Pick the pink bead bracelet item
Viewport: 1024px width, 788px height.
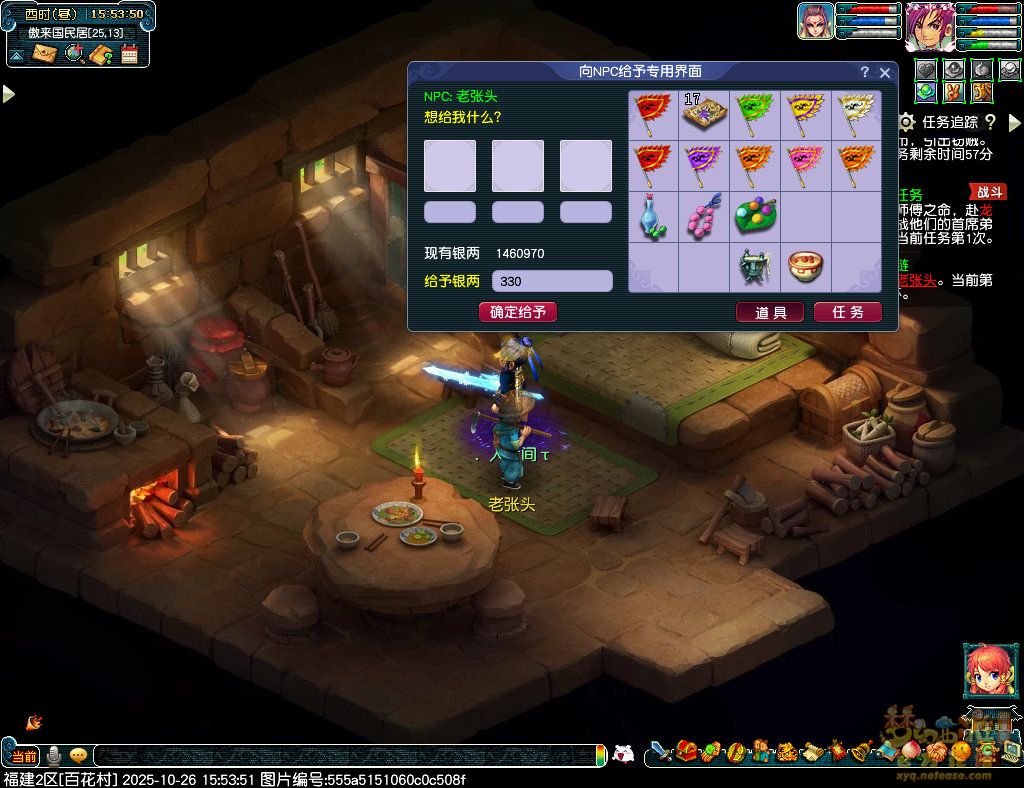tap(705, 217)
